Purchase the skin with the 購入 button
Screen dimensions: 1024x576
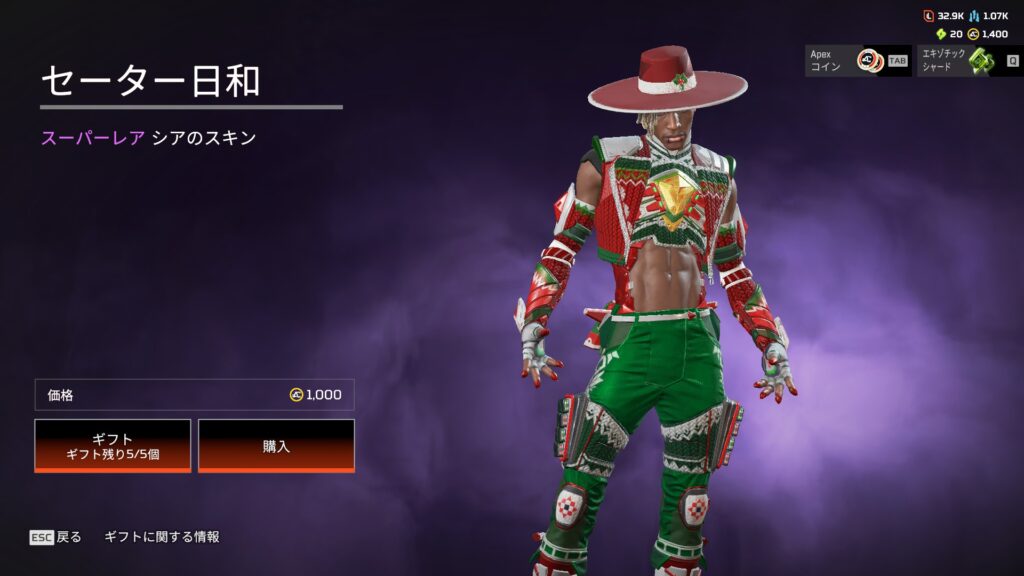(276, 445)
